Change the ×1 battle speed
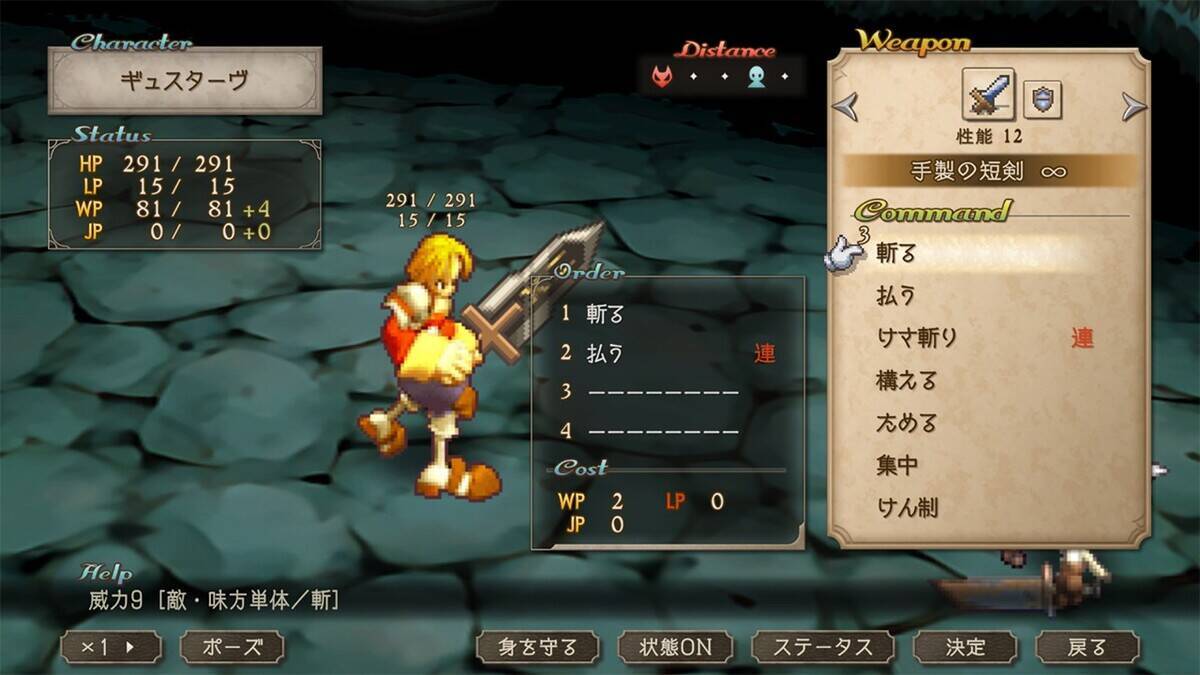Viewport: 1200px width, 675px height. (110, 647)
